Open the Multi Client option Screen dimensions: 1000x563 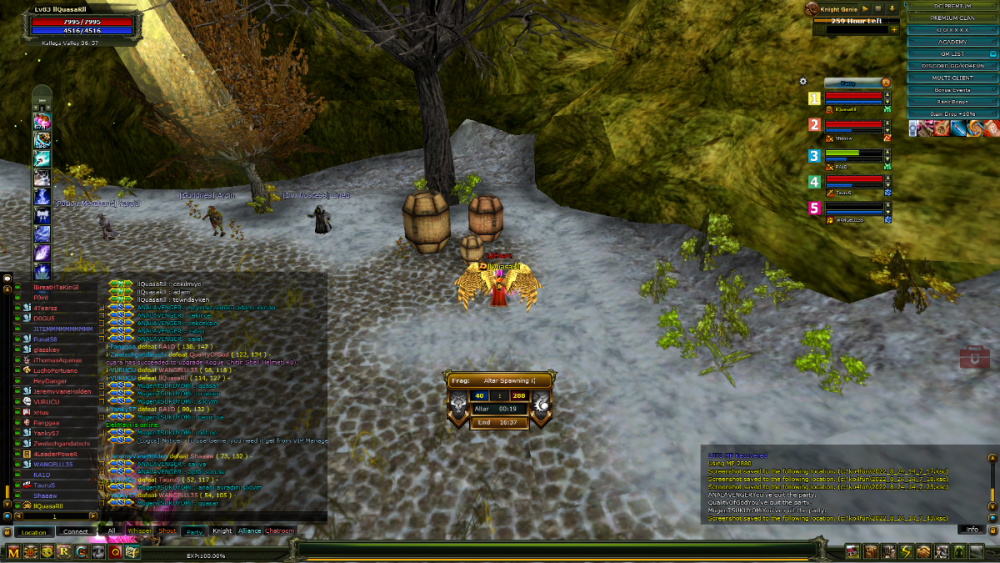click(952, 77)
